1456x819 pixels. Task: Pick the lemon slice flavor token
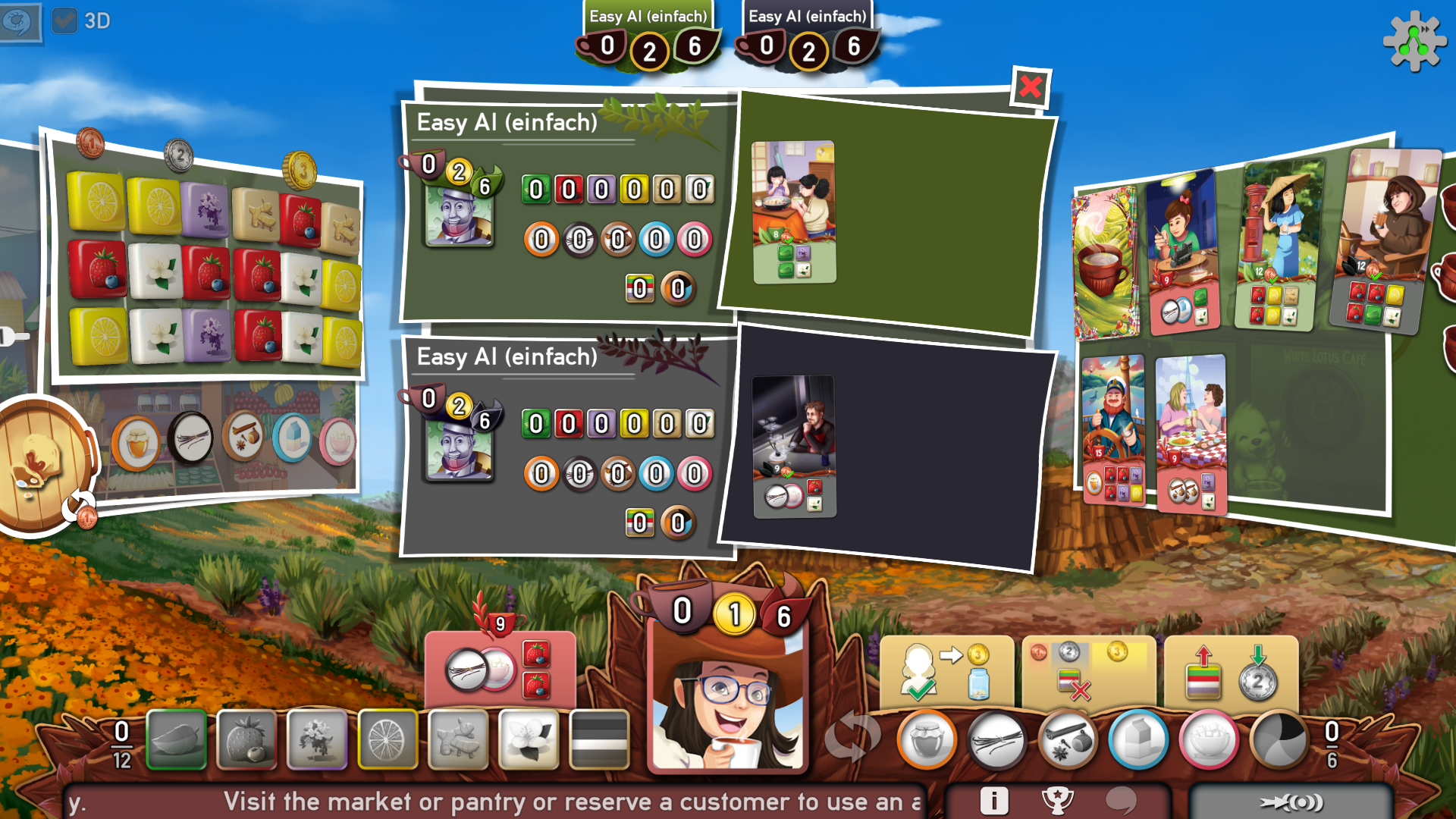coord(388,741)
